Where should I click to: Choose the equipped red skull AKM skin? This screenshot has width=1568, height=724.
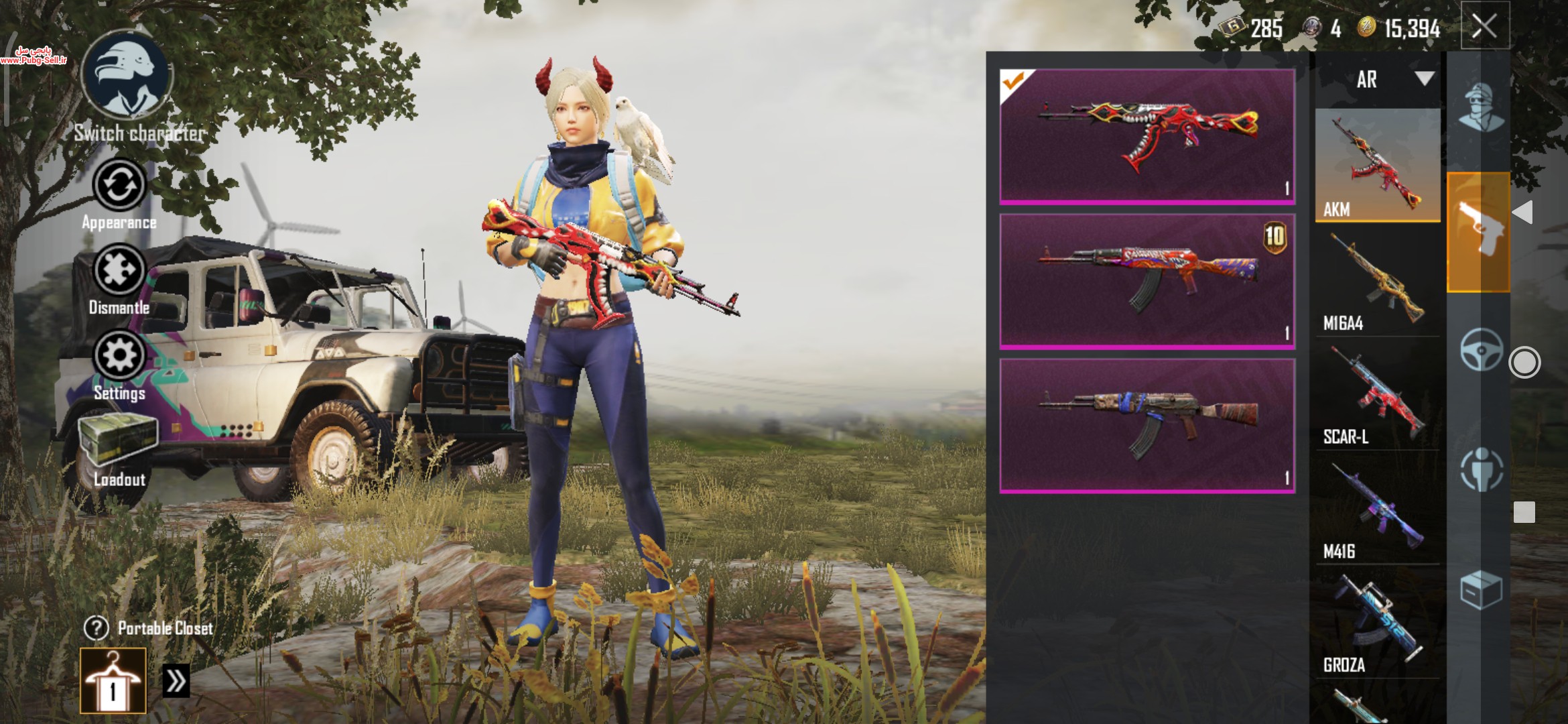point(1147,136)
